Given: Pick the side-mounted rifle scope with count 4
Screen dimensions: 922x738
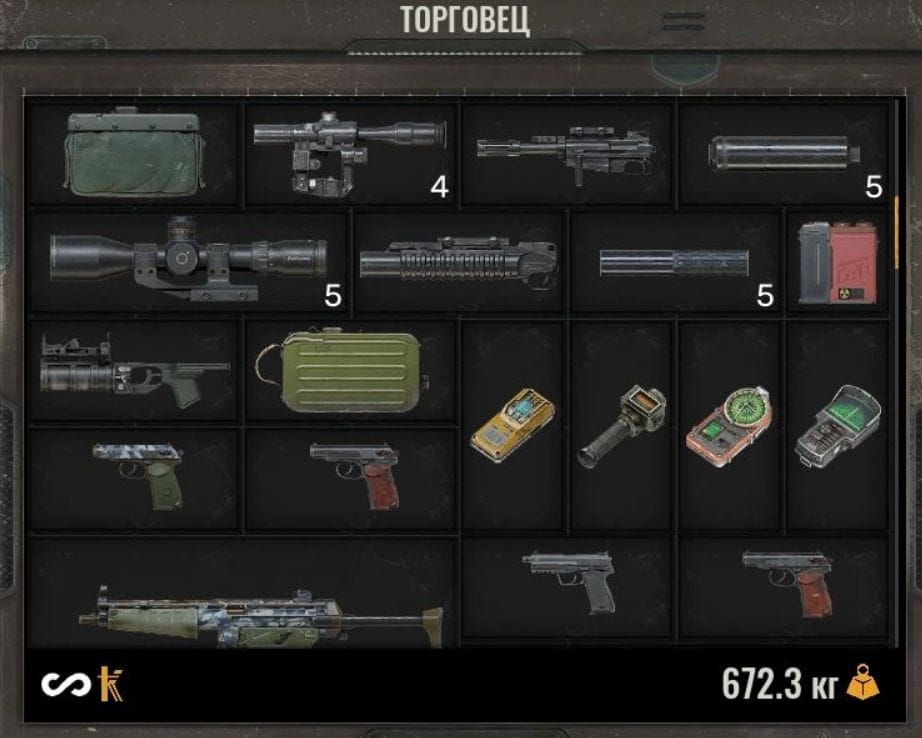Looking at the screenshot, I should point(349,153).
